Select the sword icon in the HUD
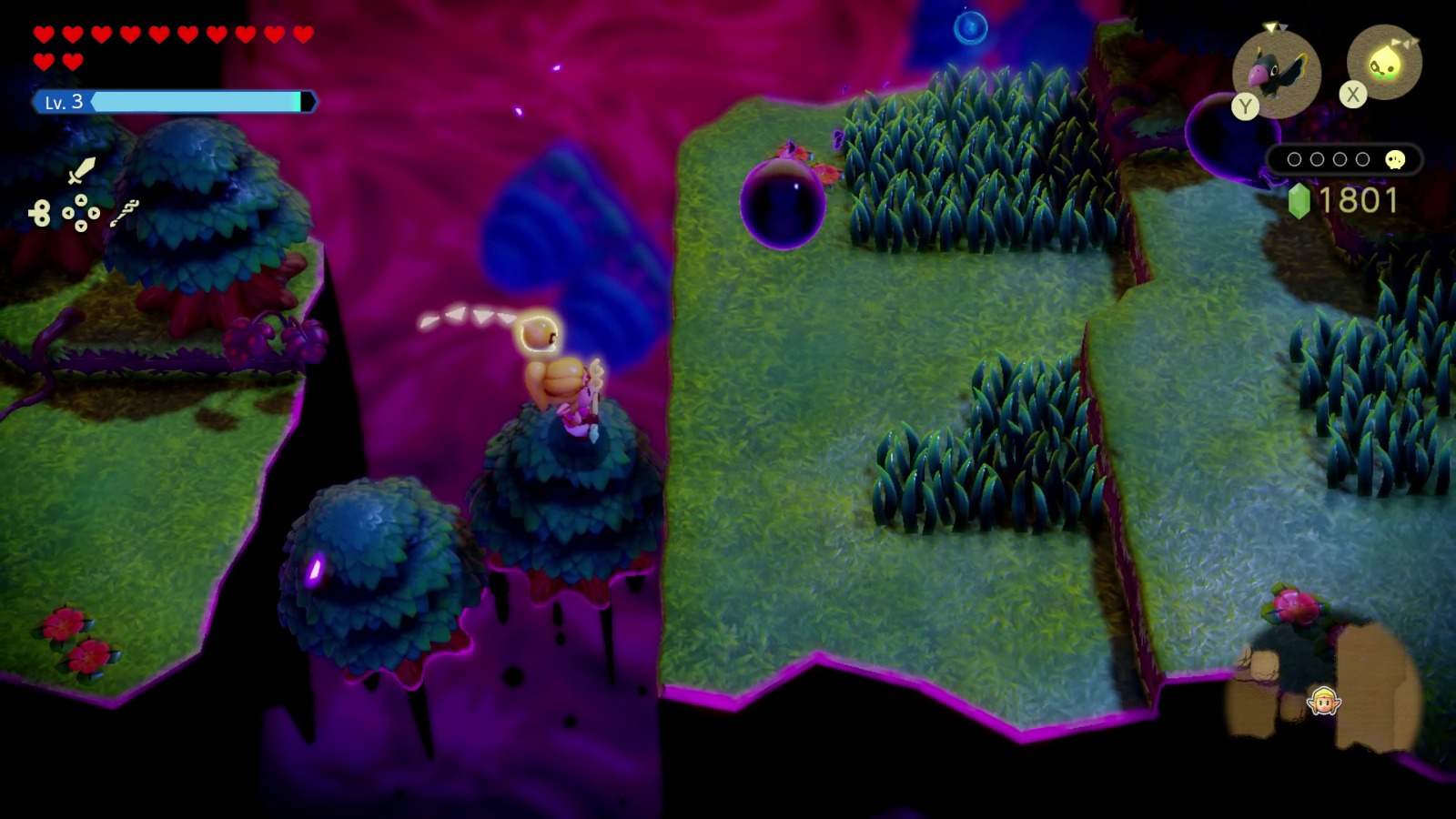 tap(82, 171)
